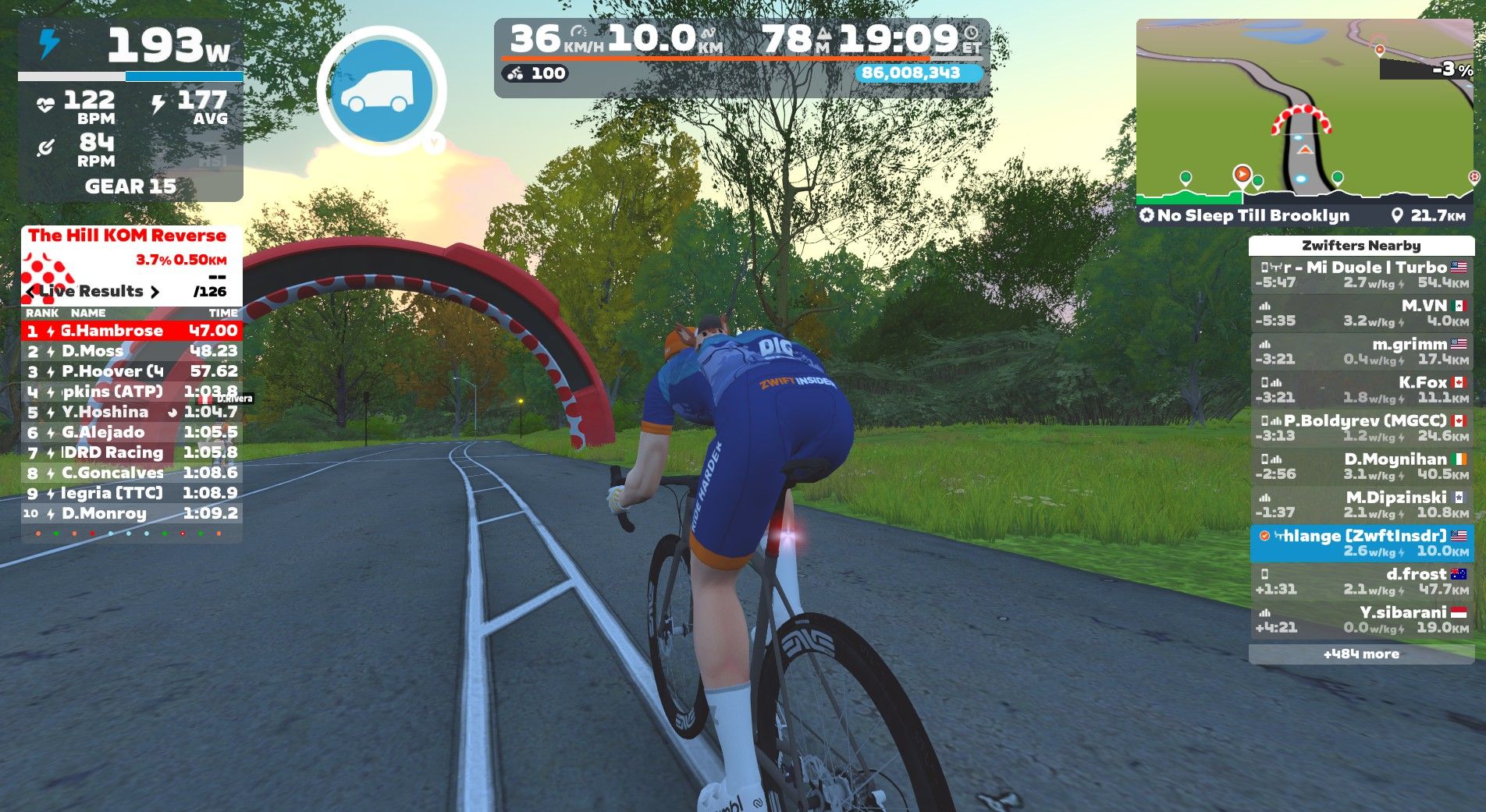
Task: View nearby rider M.VN
Action: pos(1361,313)
